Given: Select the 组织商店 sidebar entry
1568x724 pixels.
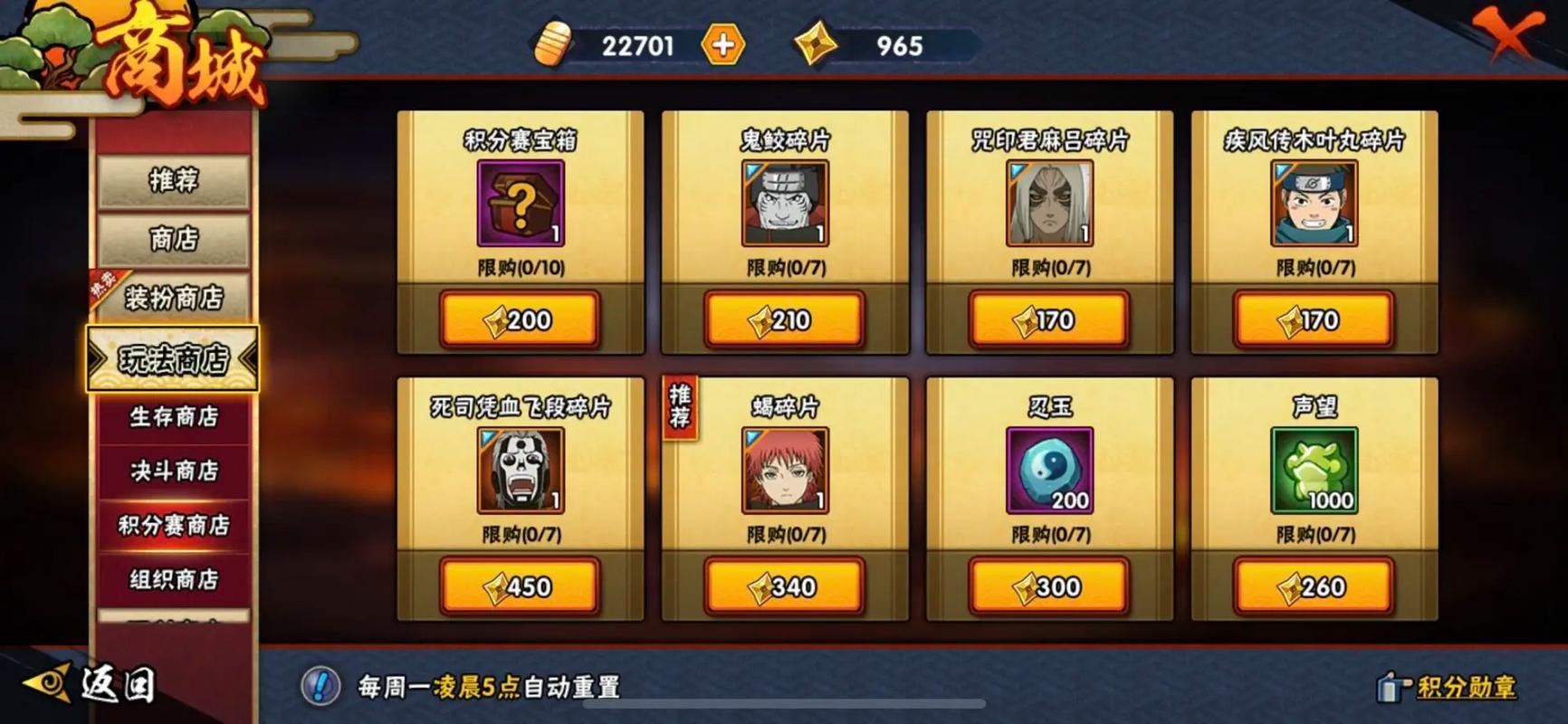Looking at the screenshot, I should click(172, 576).
